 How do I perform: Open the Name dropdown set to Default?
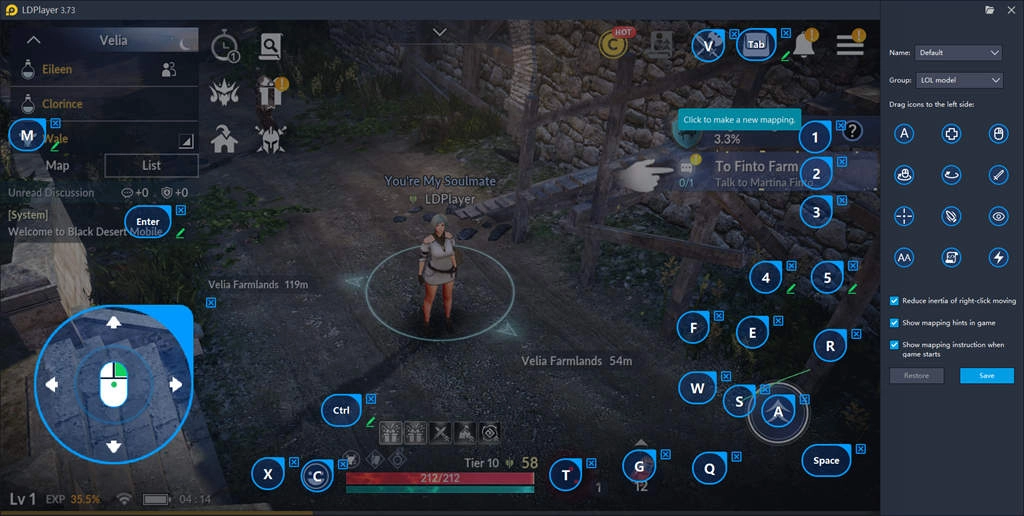tap(958, 52)
